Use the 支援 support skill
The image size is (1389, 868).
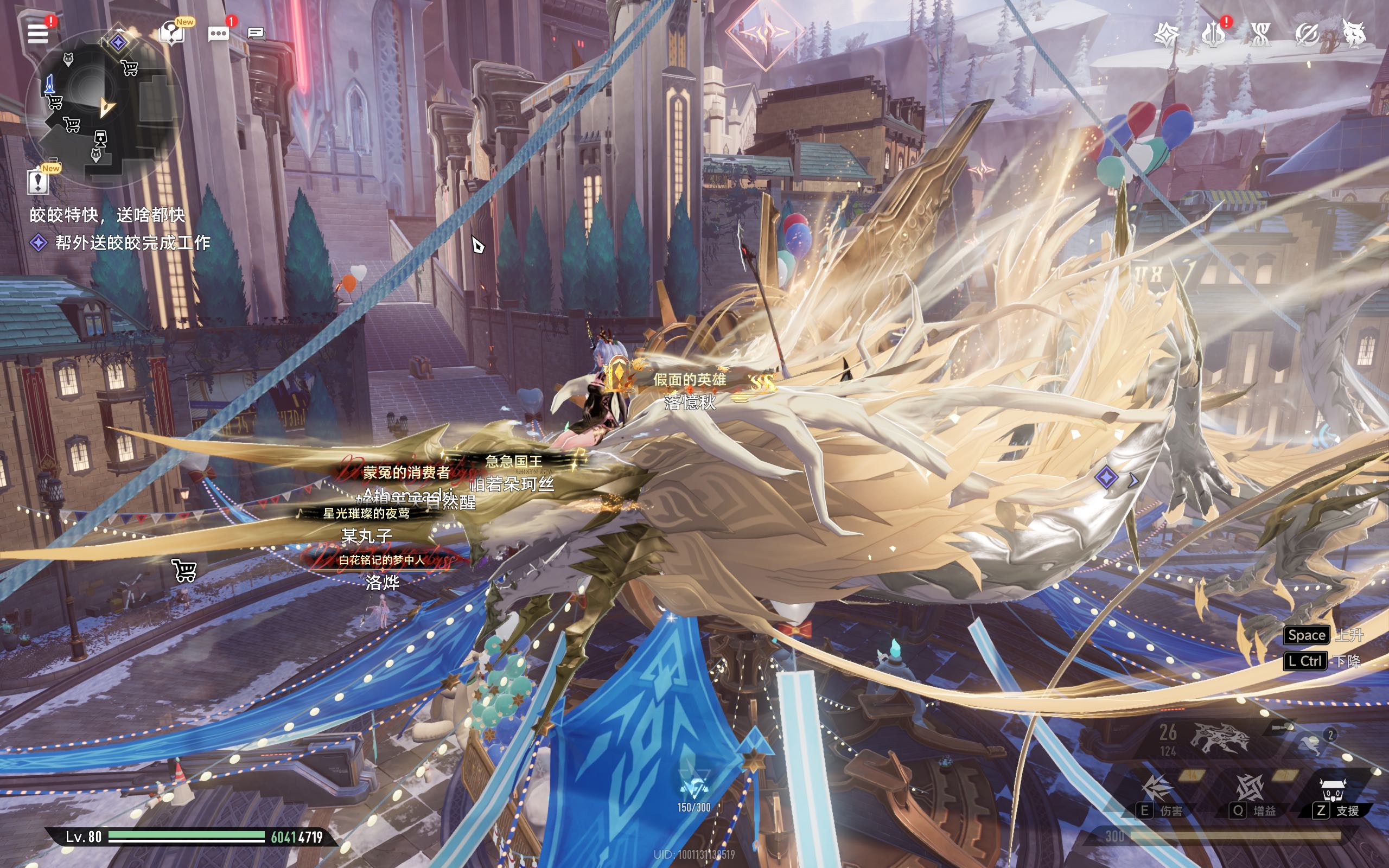[x=1333, y=792]
